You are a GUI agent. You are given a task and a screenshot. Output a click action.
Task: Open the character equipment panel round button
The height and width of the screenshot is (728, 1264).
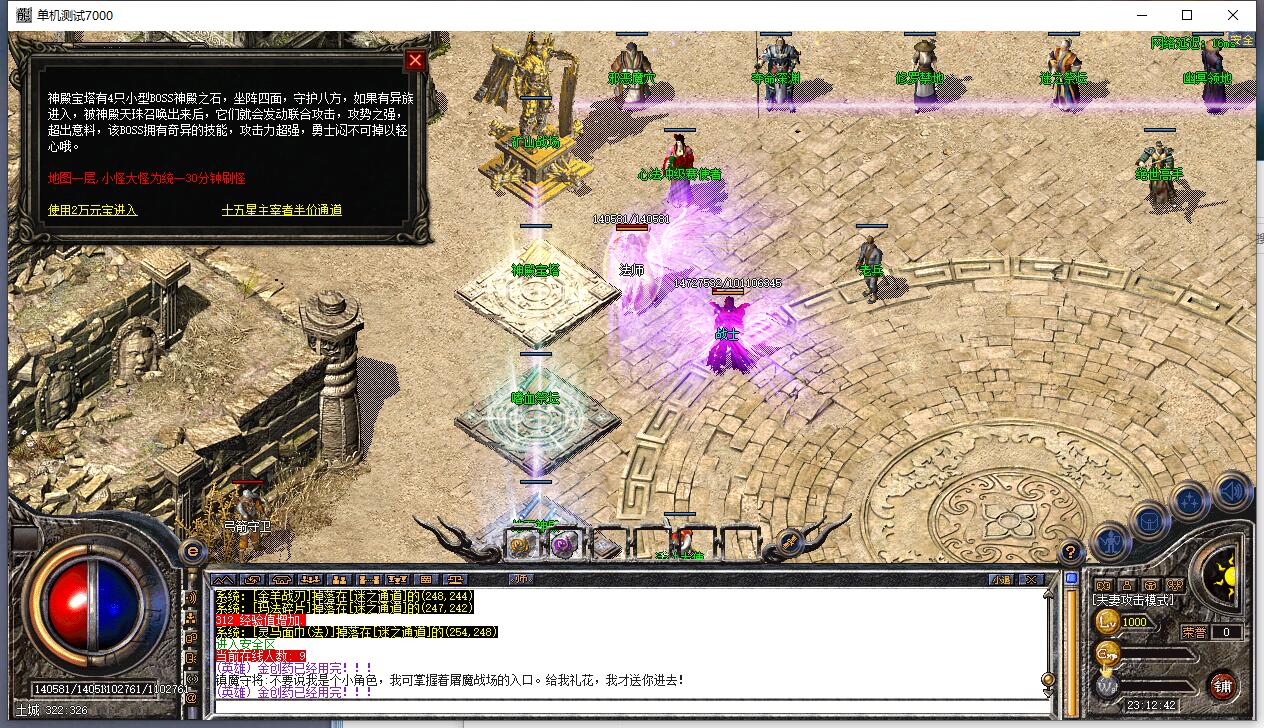coord(1110,542)
